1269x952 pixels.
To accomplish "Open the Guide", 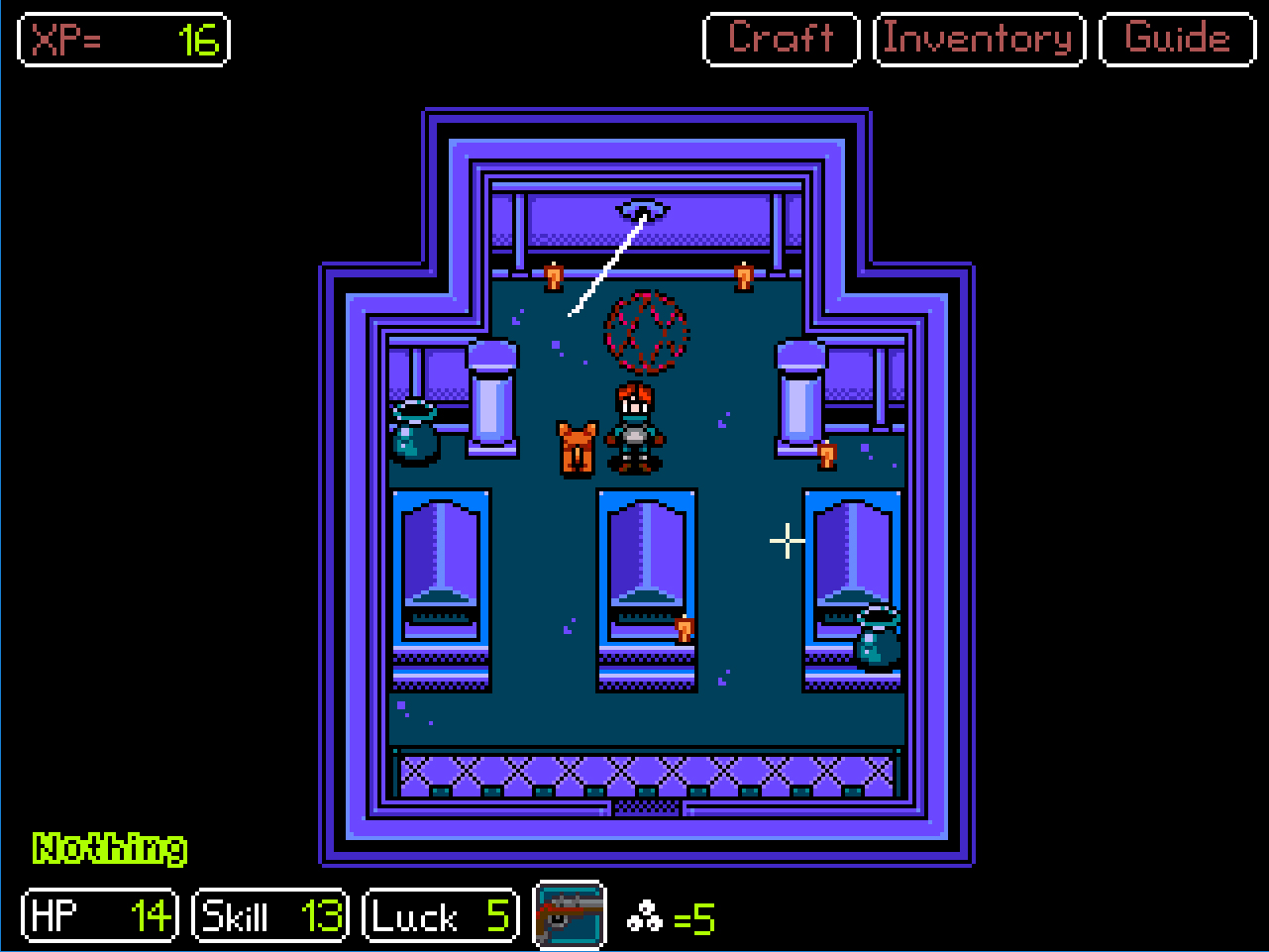I will pos(1177,39).
